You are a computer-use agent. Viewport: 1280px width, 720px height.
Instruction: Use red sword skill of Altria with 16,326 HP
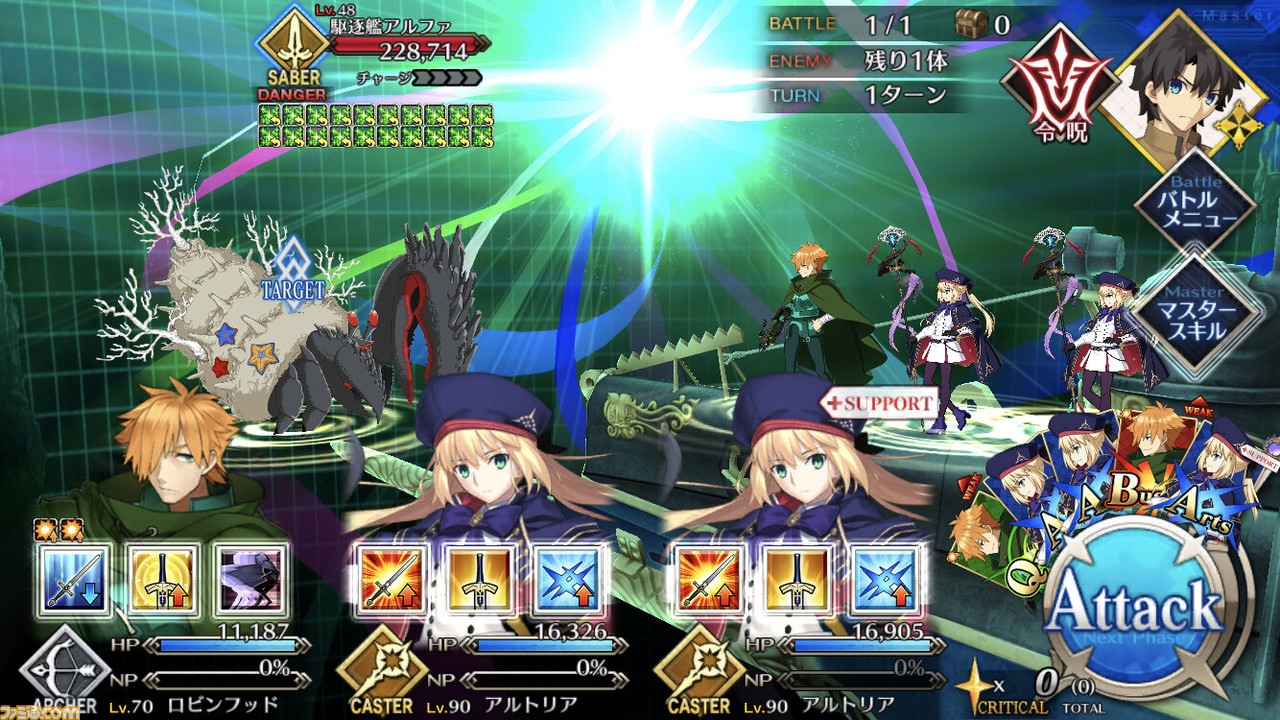393,580
